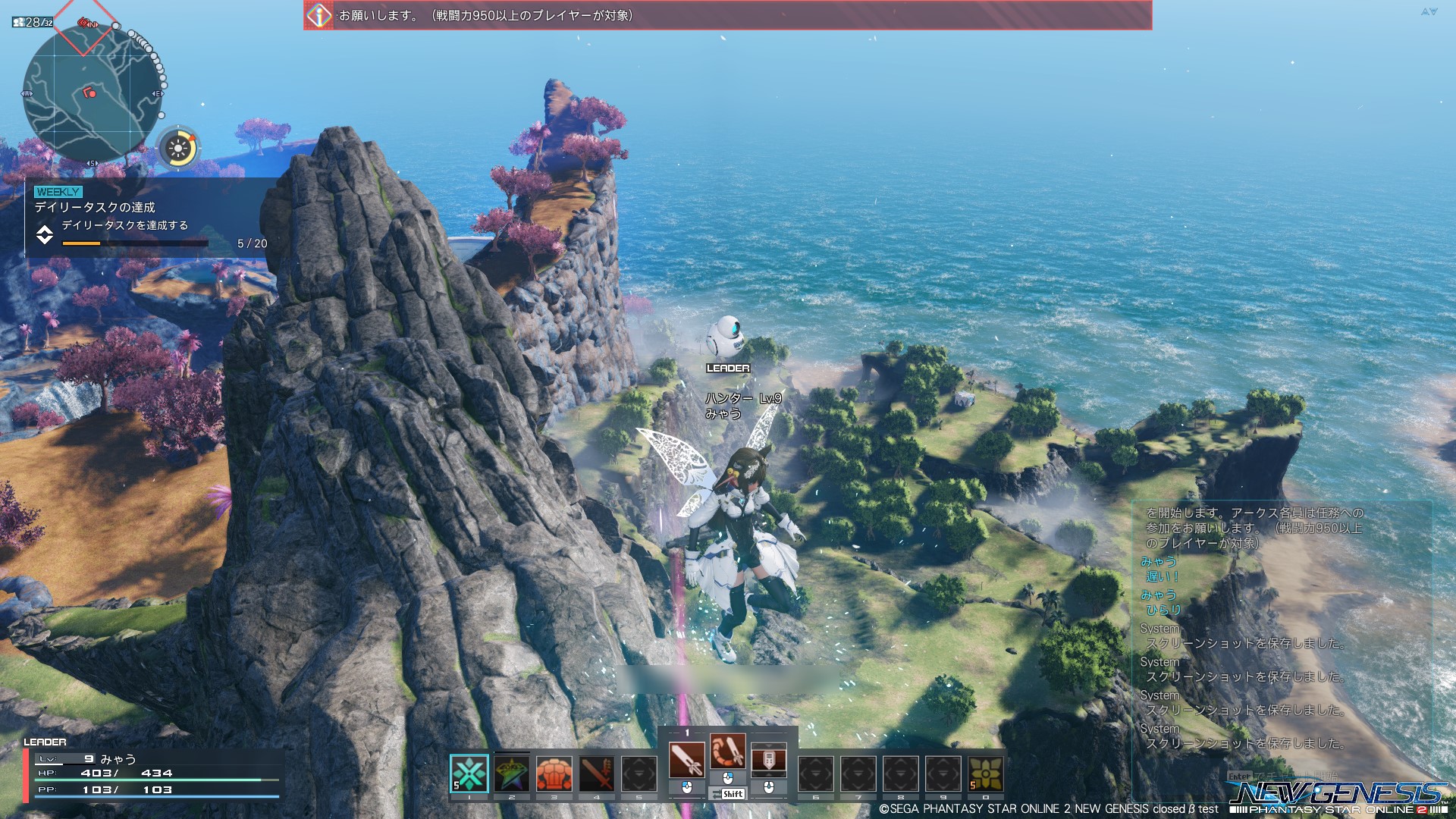Select the red sword skill slot
This screenshot has width=1456, height=819.
(x=597, y=773)
